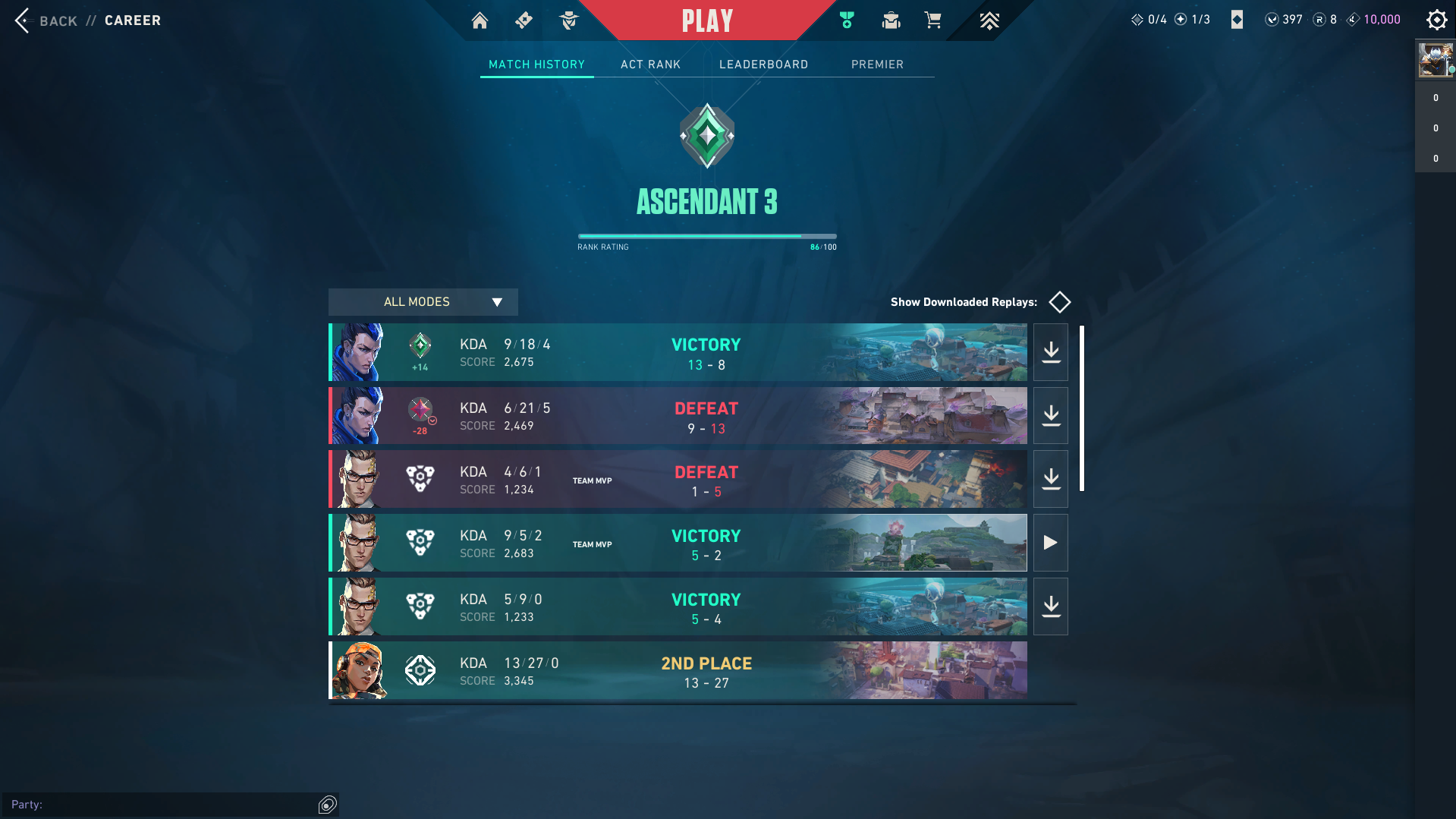The width and height of the screenshot is (1456, 819).
Task: Download replay for the 13 - 8 victory
Action: click(x=1051, y=352)
